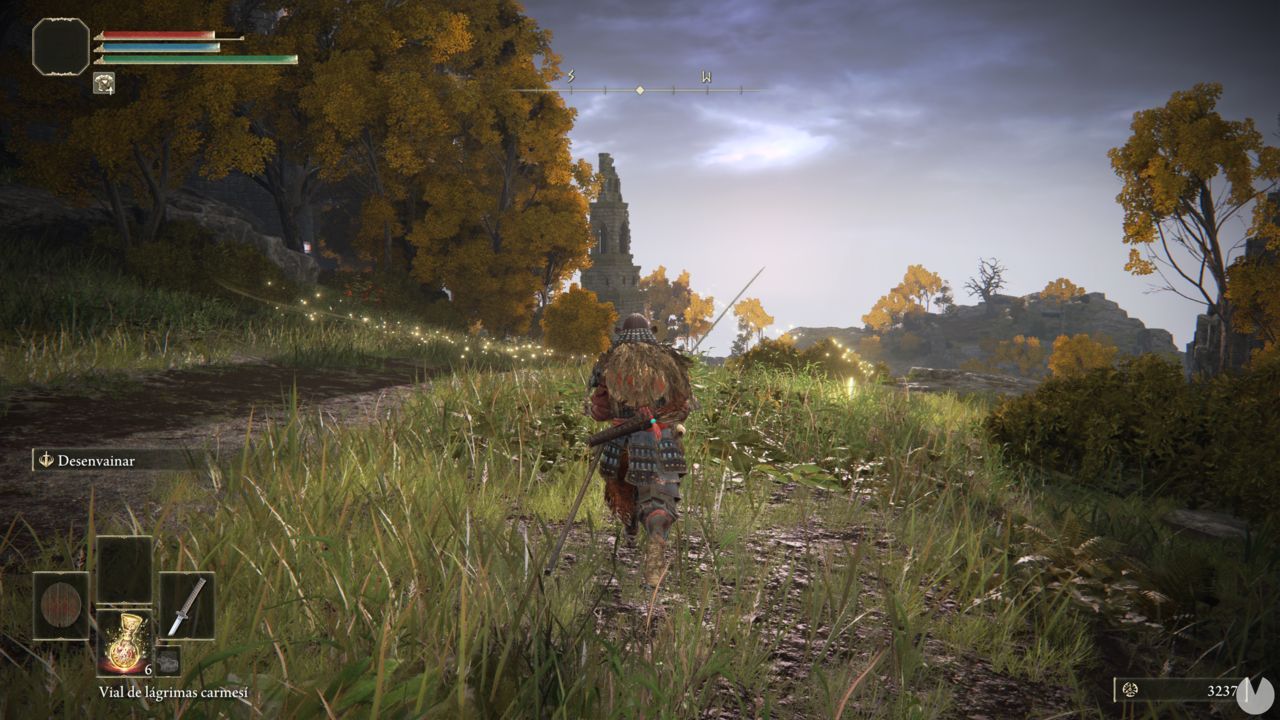The width and height of the screenshot is (1280, 720).
Task: Click the S direction marker on the compass
Action: click(569, 74)
